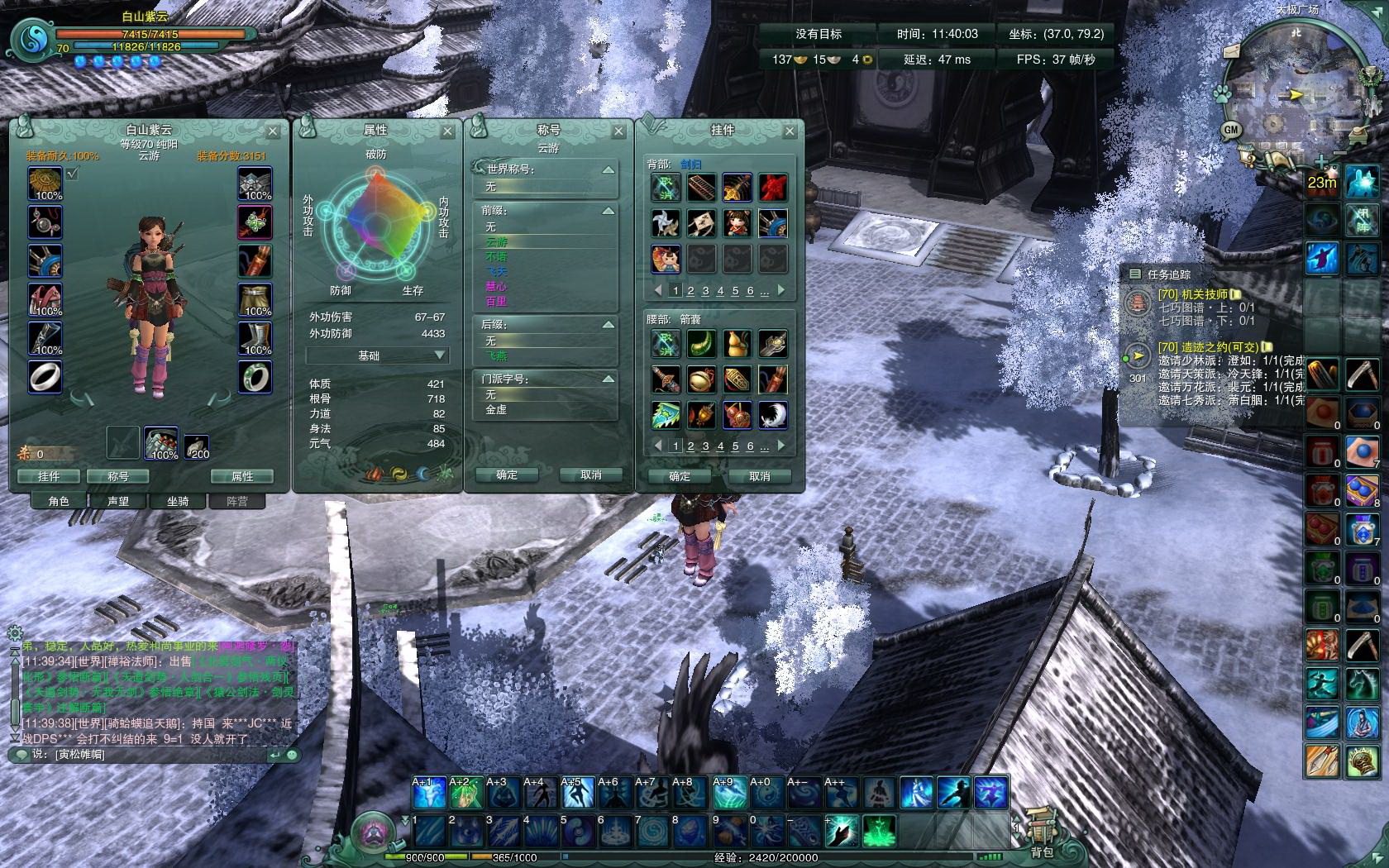
Task: Choose the 慧心 prefix title
Action: [x=497, y=286]
